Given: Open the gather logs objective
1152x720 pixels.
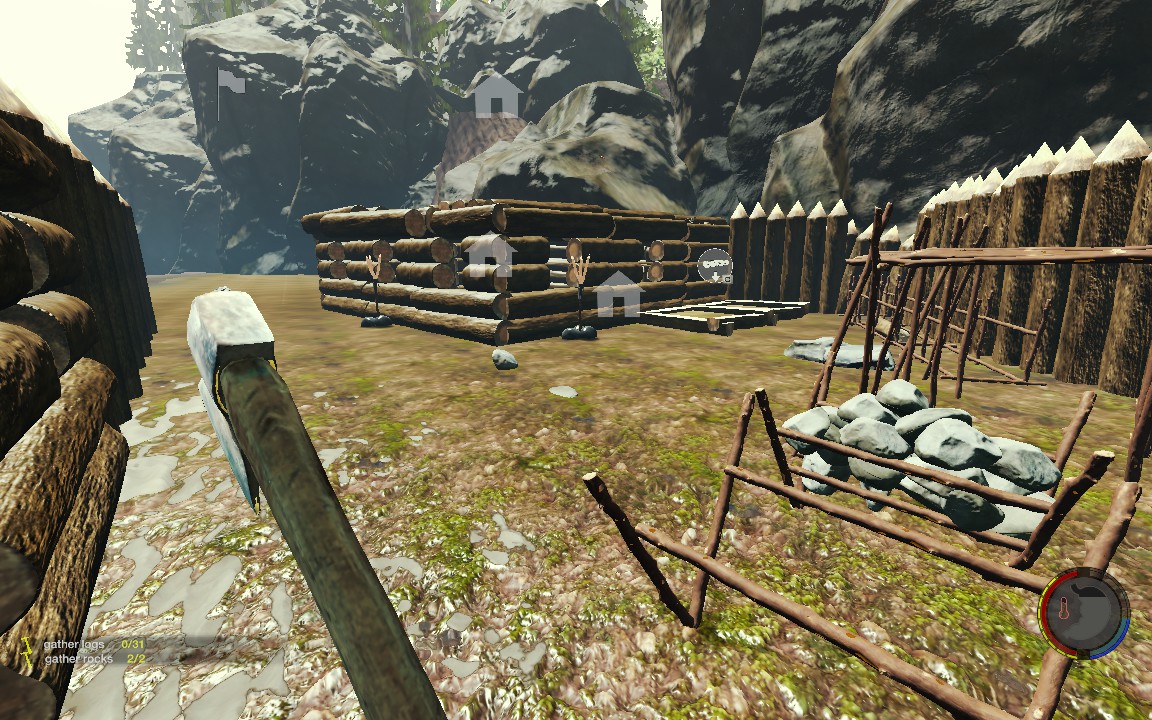Looking at the screenshot, I should (76, 644).
